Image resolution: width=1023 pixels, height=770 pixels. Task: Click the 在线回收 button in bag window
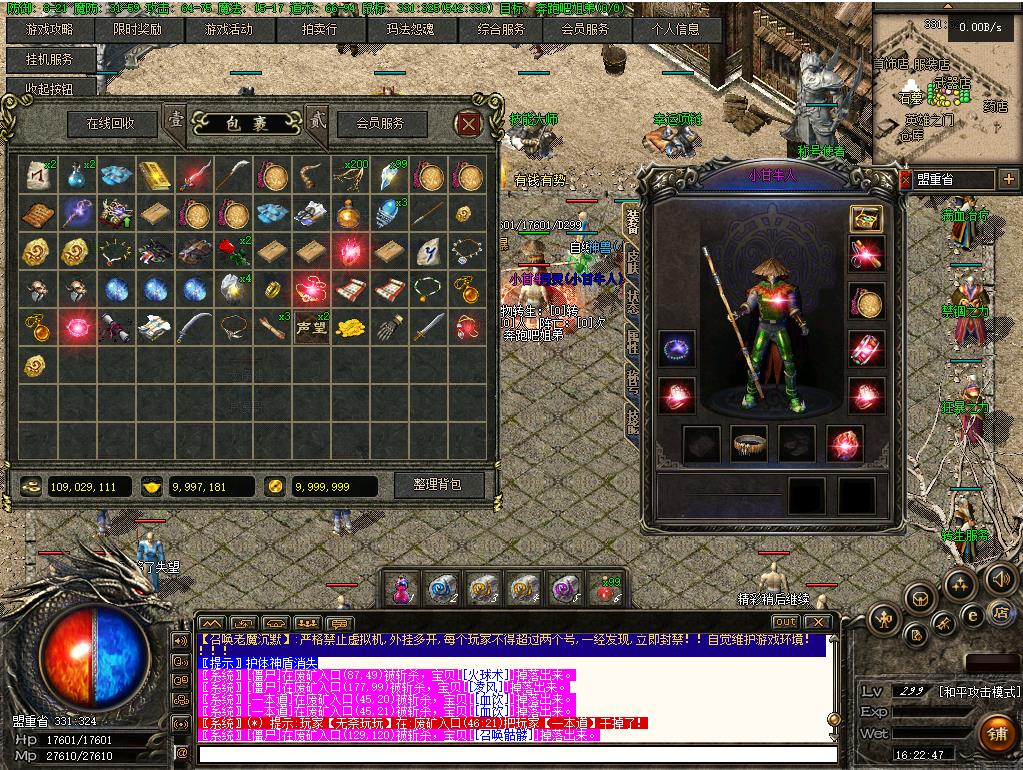(x=113, y=123)
